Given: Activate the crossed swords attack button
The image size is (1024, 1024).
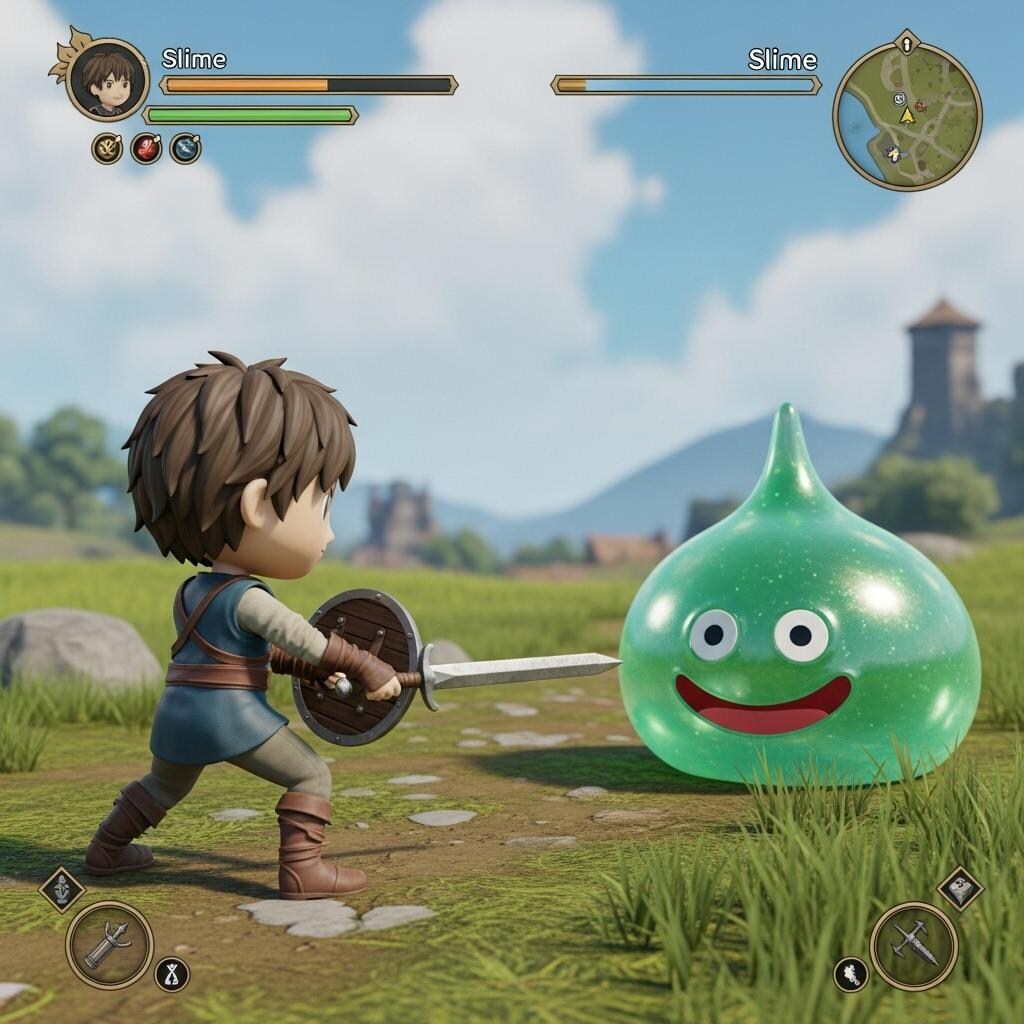Looking at the screenshot, I should pyautogui.click(x=913, y=946).
